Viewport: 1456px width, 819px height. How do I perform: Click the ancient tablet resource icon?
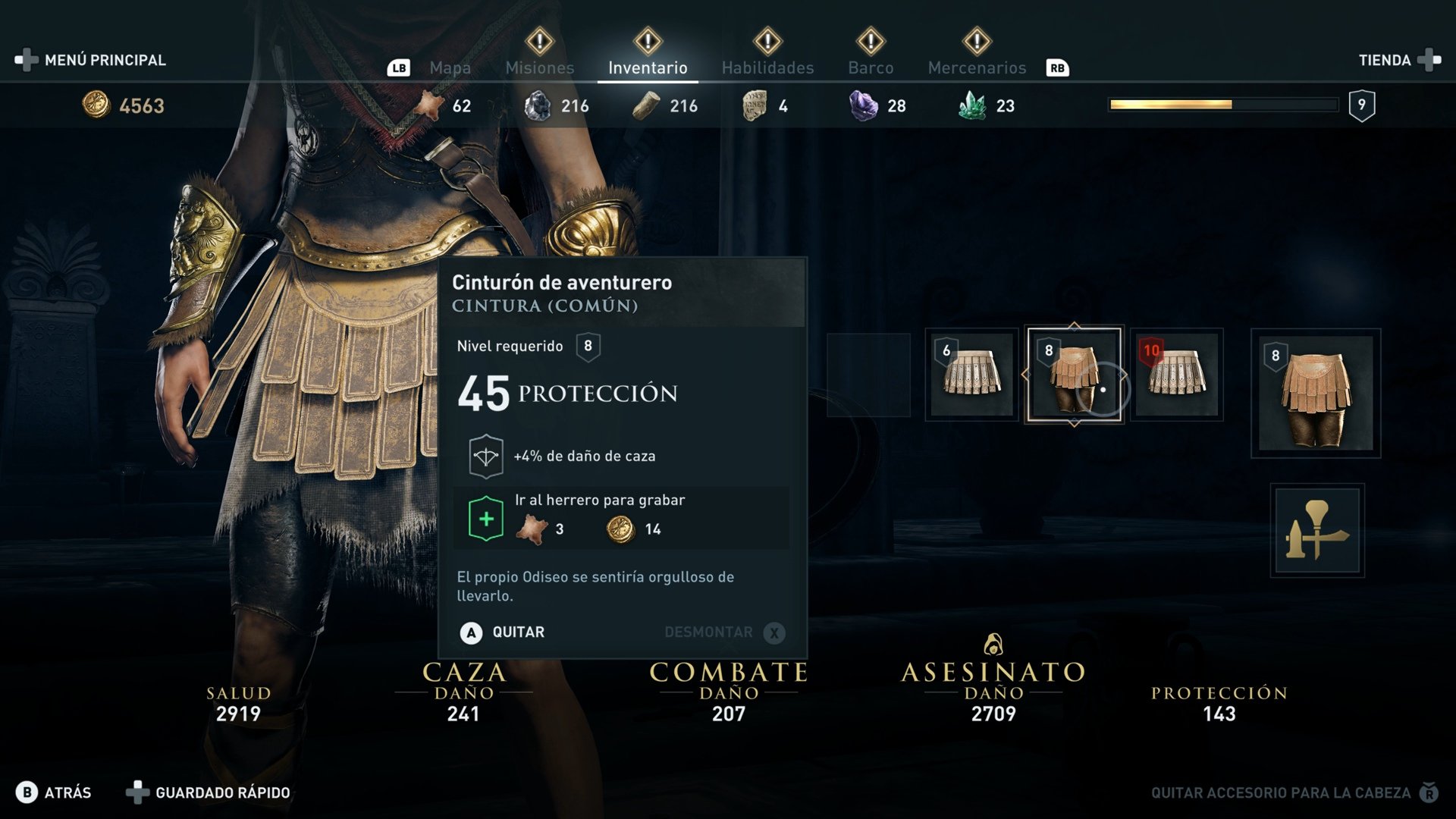click(x=753, y=105)
